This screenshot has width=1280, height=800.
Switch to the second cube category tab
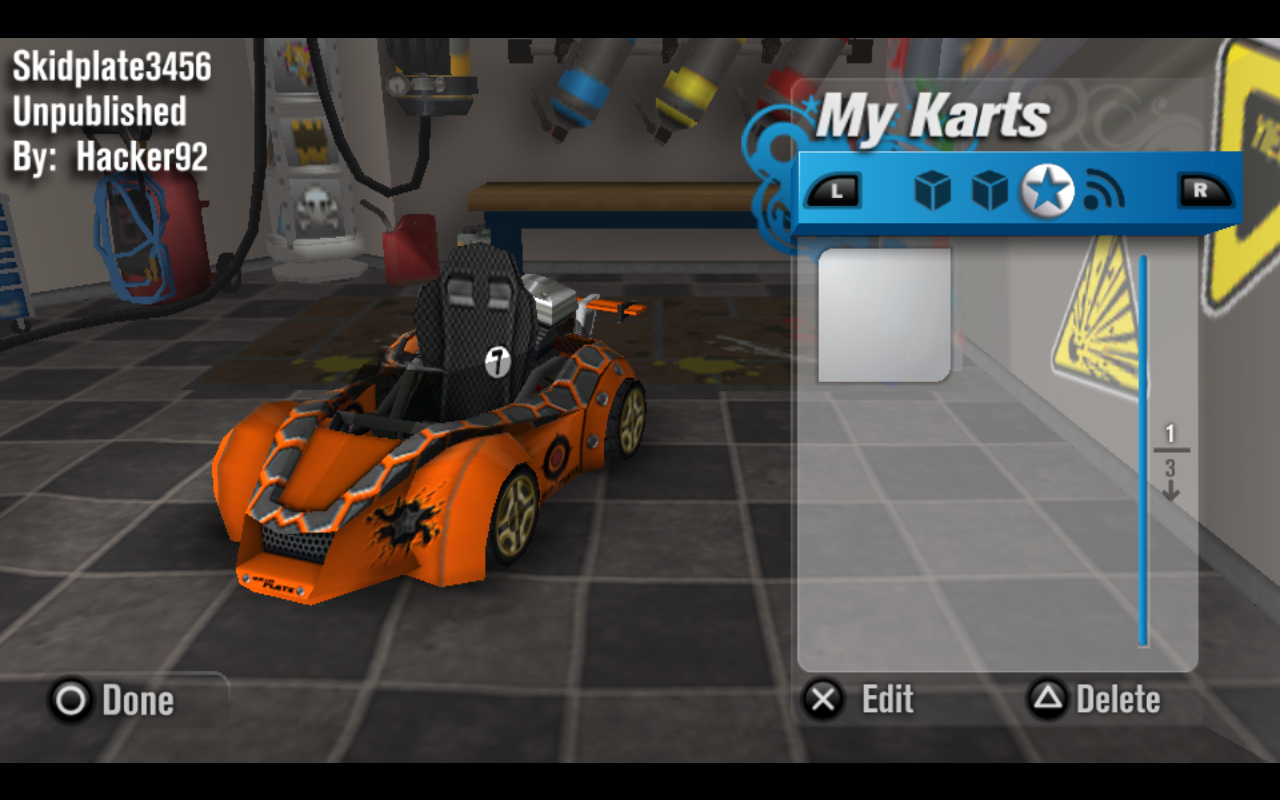tap(986, 189)
